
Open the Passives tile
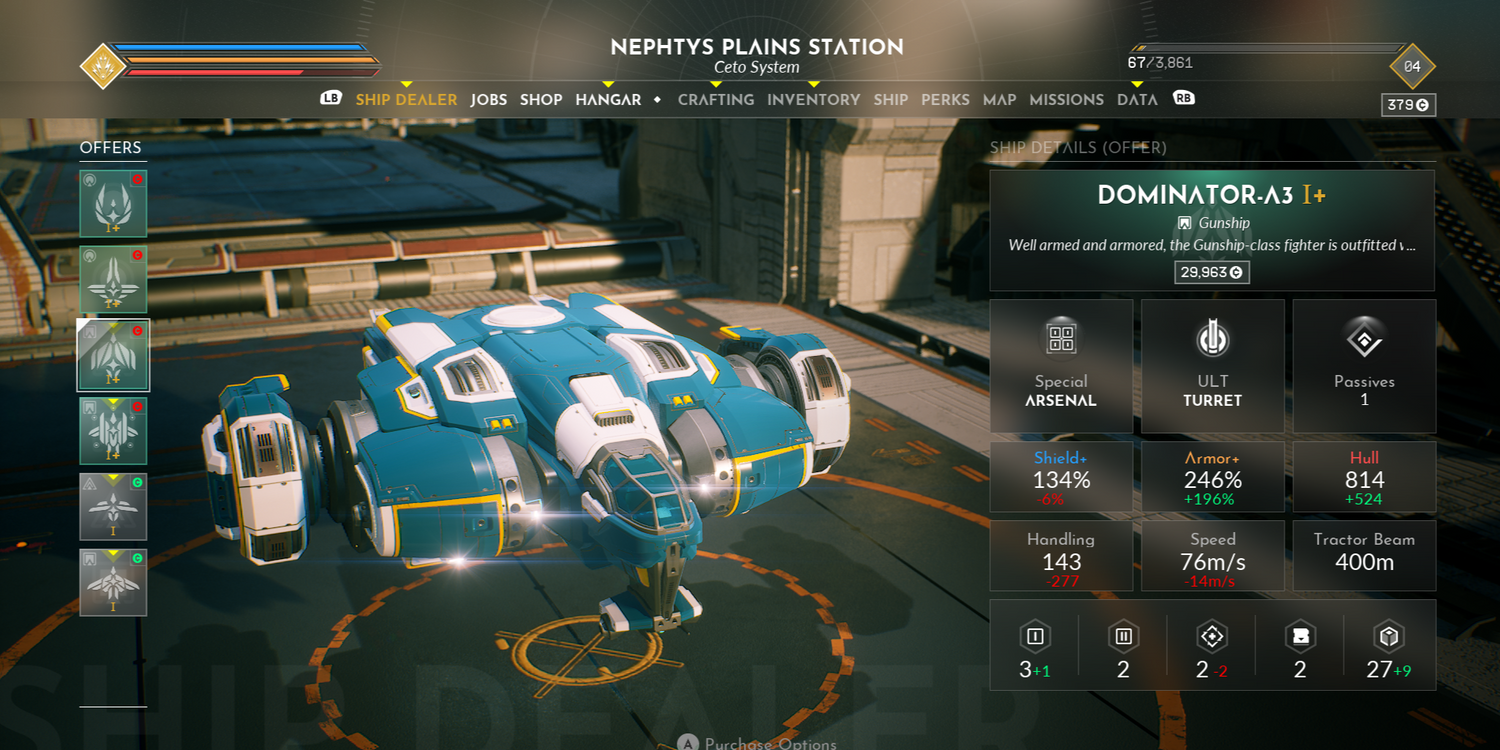1364,366
